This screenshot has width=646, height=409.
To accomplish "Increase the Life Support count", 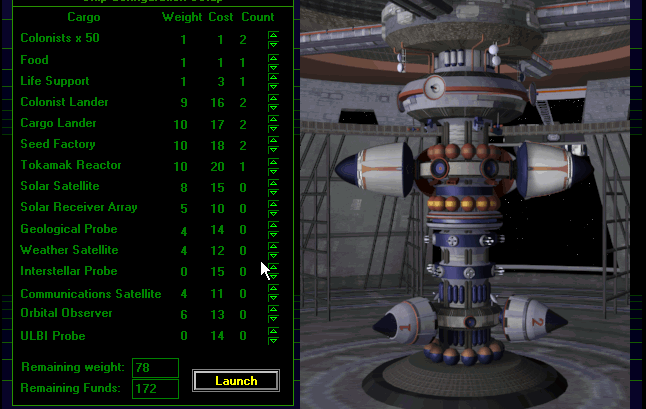I will click(273, 77).
